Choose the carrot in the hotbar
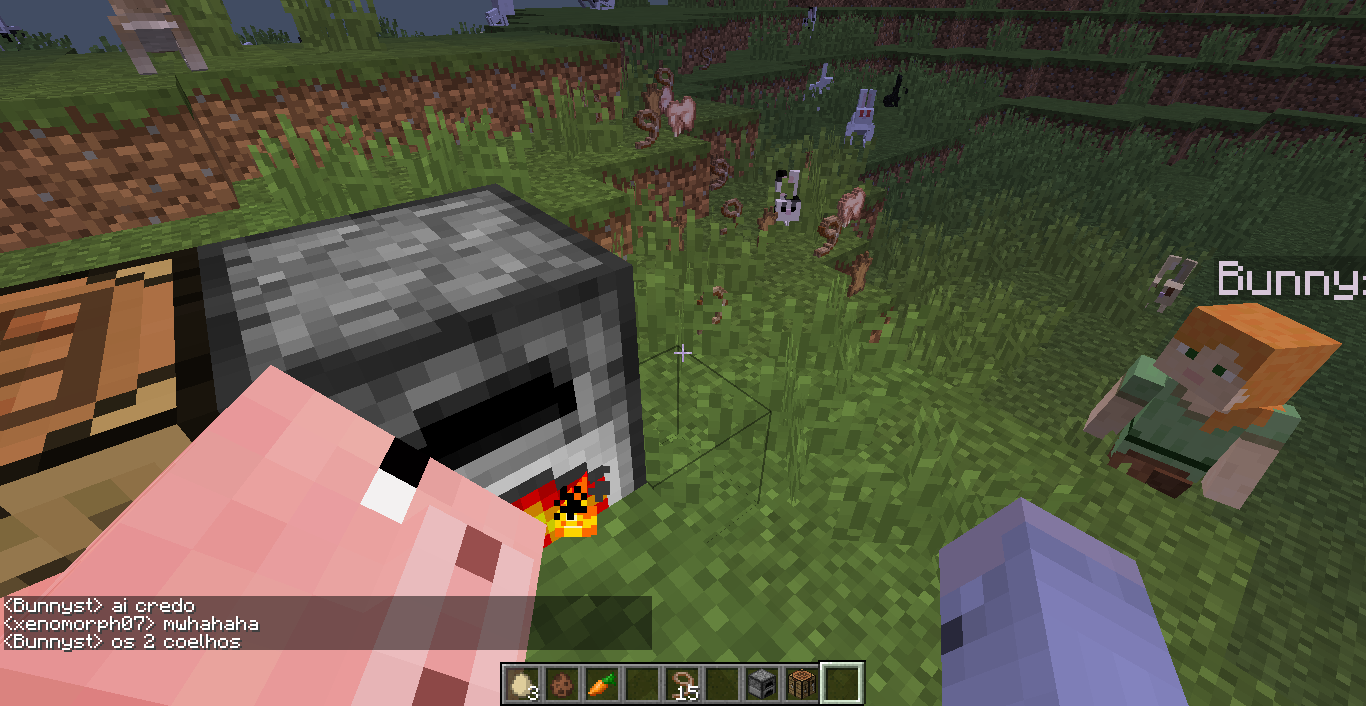The image size is (1366, 706). [601, 684]
